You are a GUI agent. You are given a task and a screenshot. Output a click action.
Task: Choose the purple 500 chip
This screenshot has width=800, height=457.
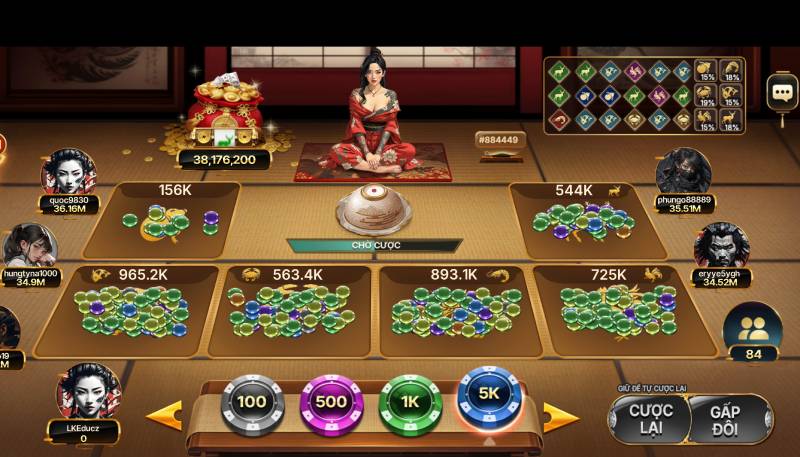(x=331, y=403)
